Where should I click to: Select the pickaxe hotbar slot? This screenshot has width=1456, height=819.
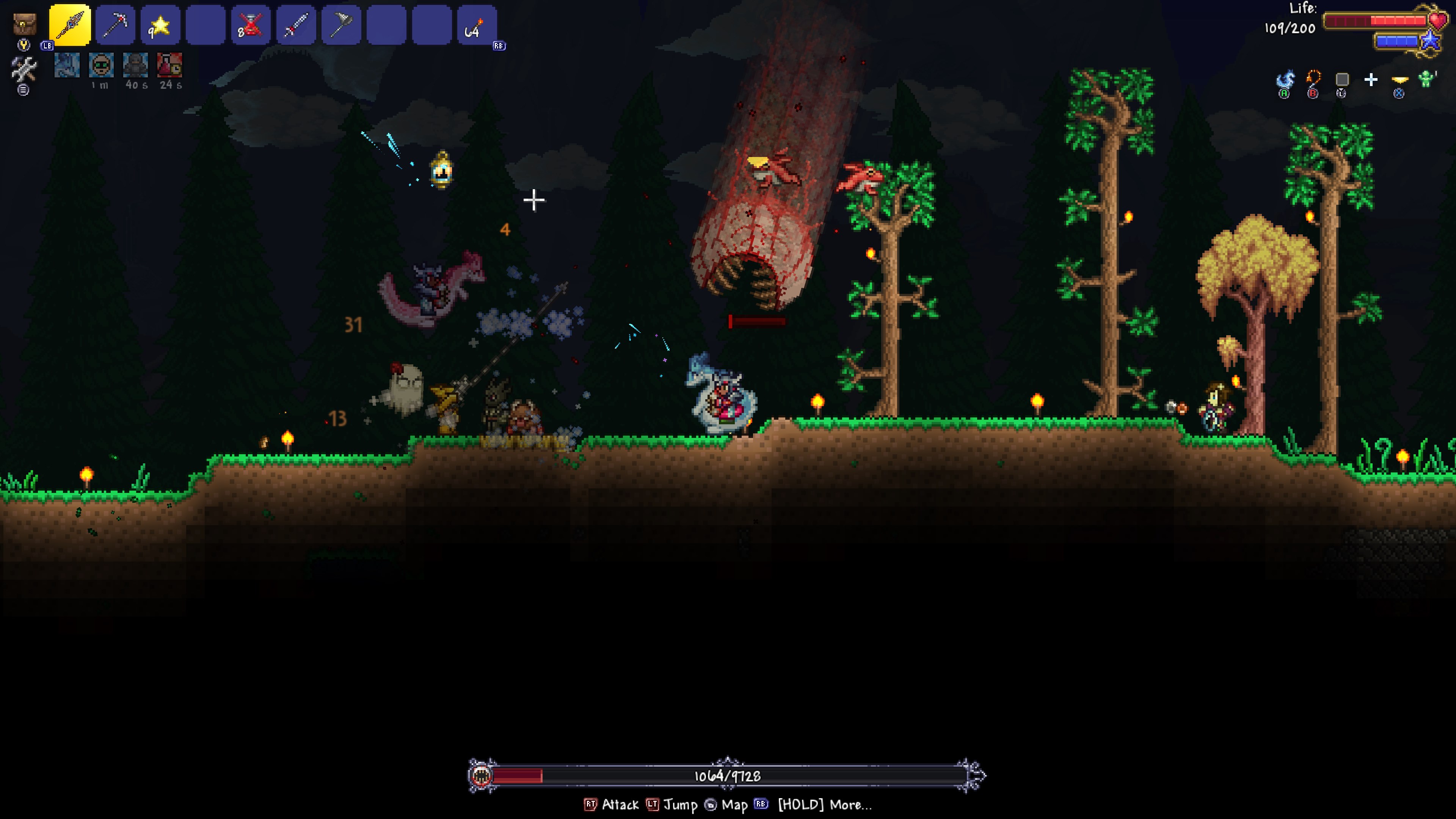pos(115,25)
